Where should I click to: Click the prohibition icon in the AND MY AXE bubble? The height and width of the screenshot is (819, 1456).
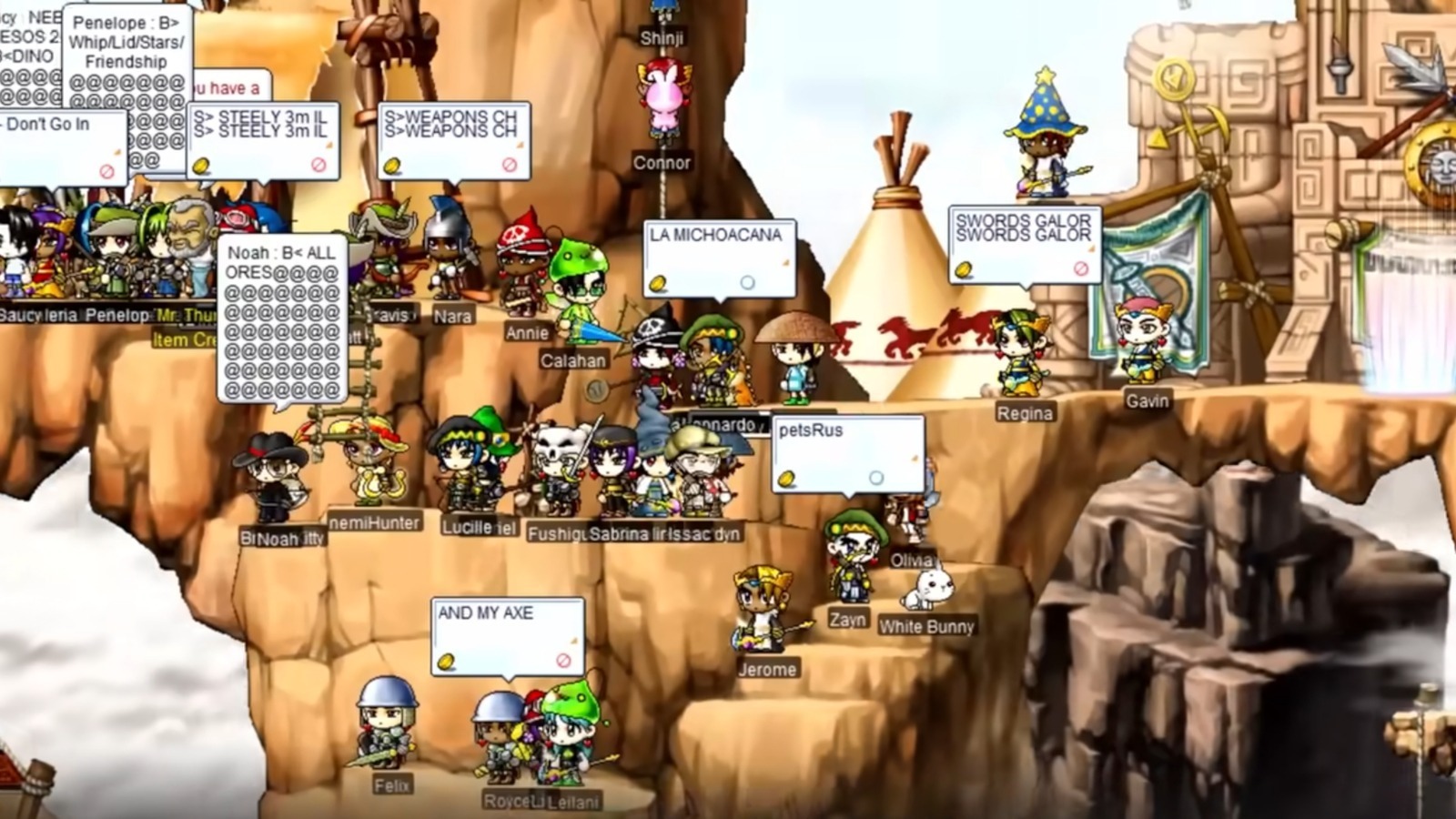coord(562,662)
